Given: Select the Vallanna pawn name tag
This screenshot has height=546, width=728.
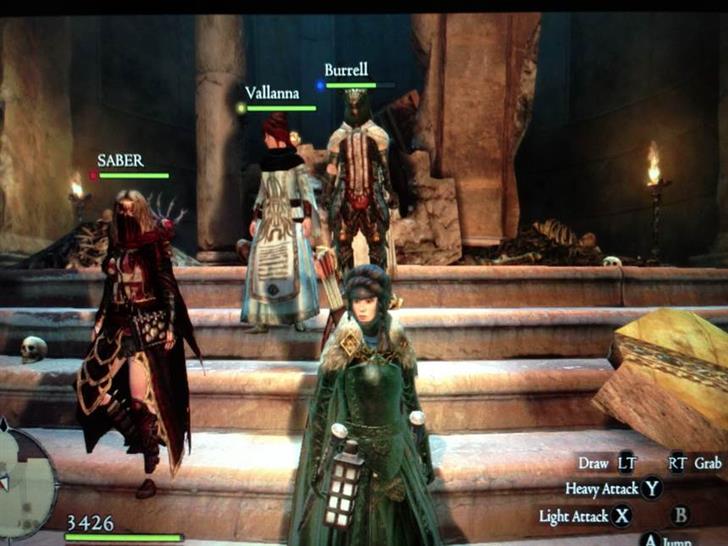Looking at the screenshot, I should (x=271, y=92).
